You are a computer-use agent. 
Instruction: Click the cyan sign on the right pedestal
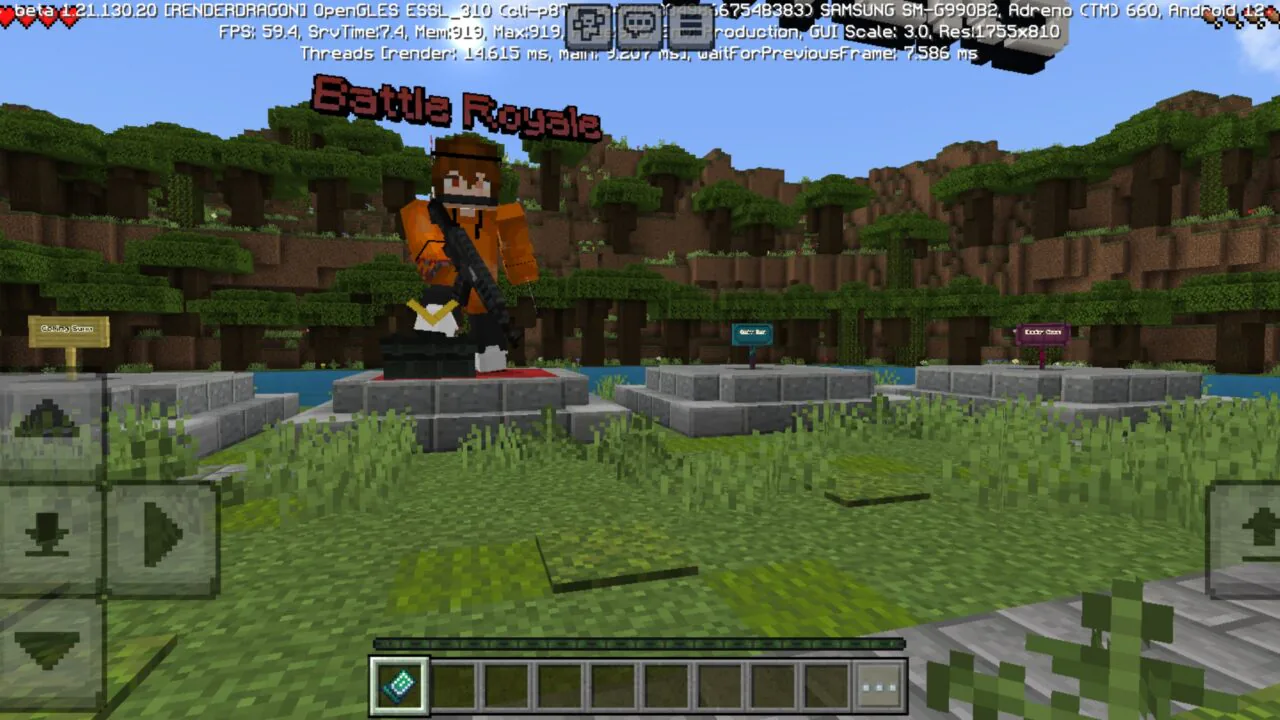tap(751, 335)
